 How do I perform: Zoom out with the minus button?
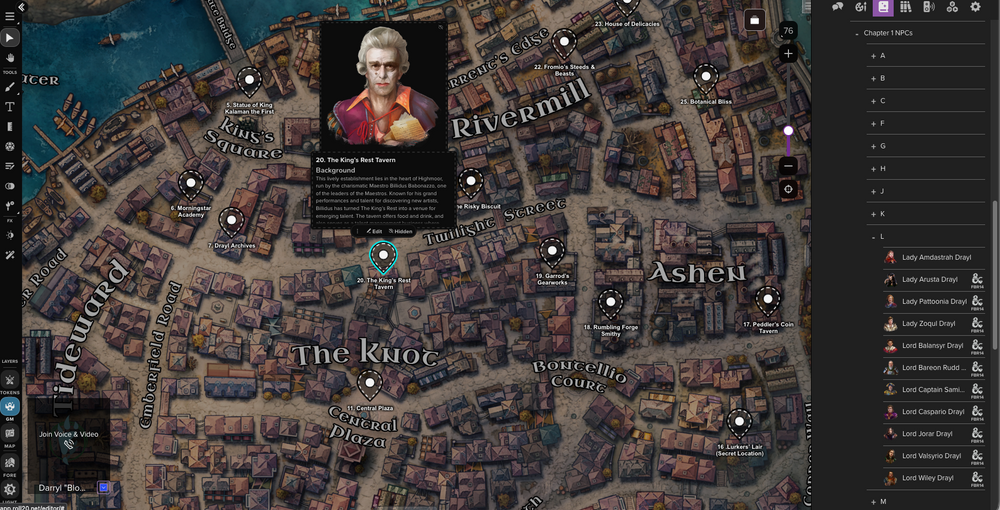coord(788,166)
